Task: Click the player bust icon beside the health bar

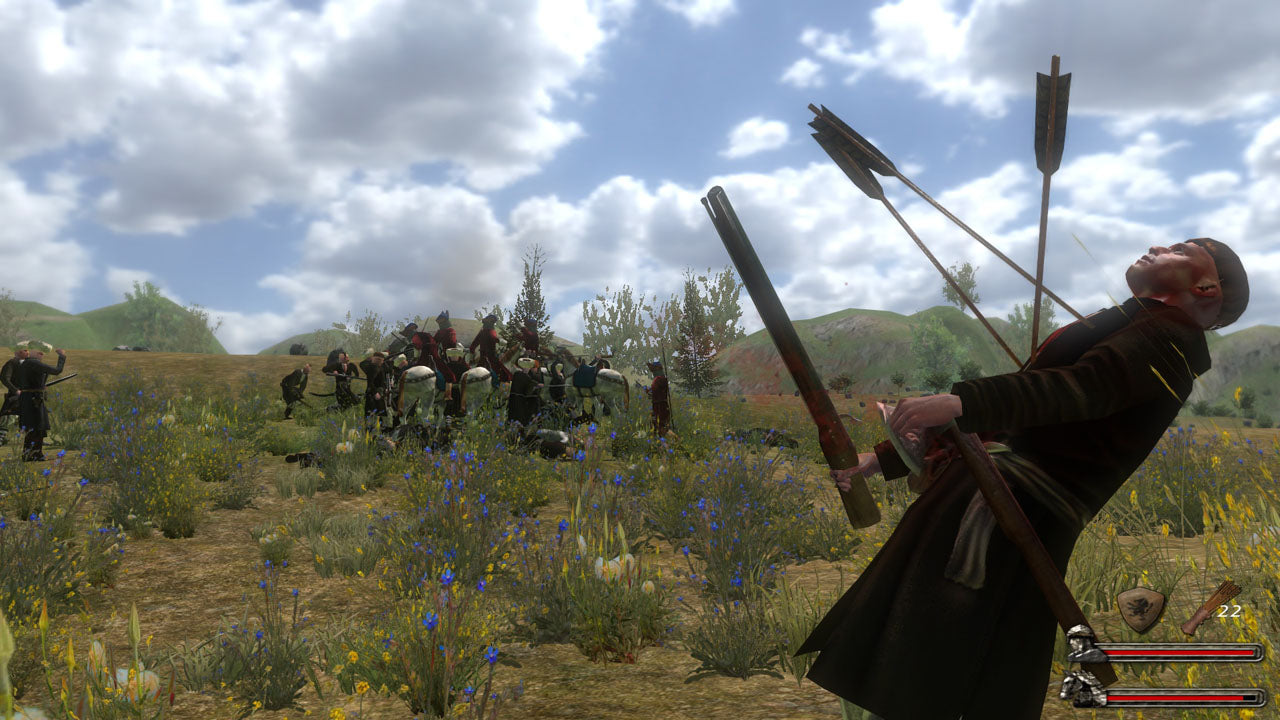Action: 1083,646
